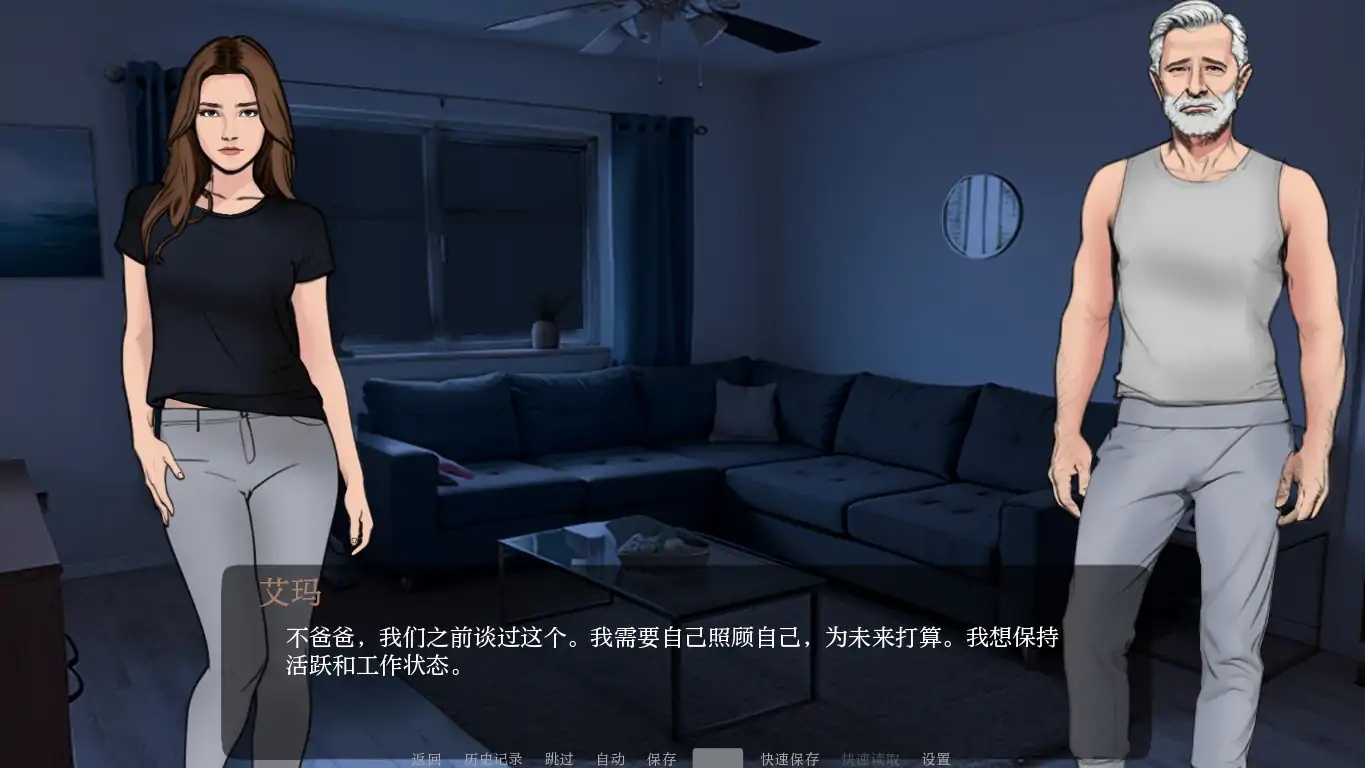This screenshot has height=768, width=1365.
Task: Enable 跳过 skip mode
Action: [558, 759]
